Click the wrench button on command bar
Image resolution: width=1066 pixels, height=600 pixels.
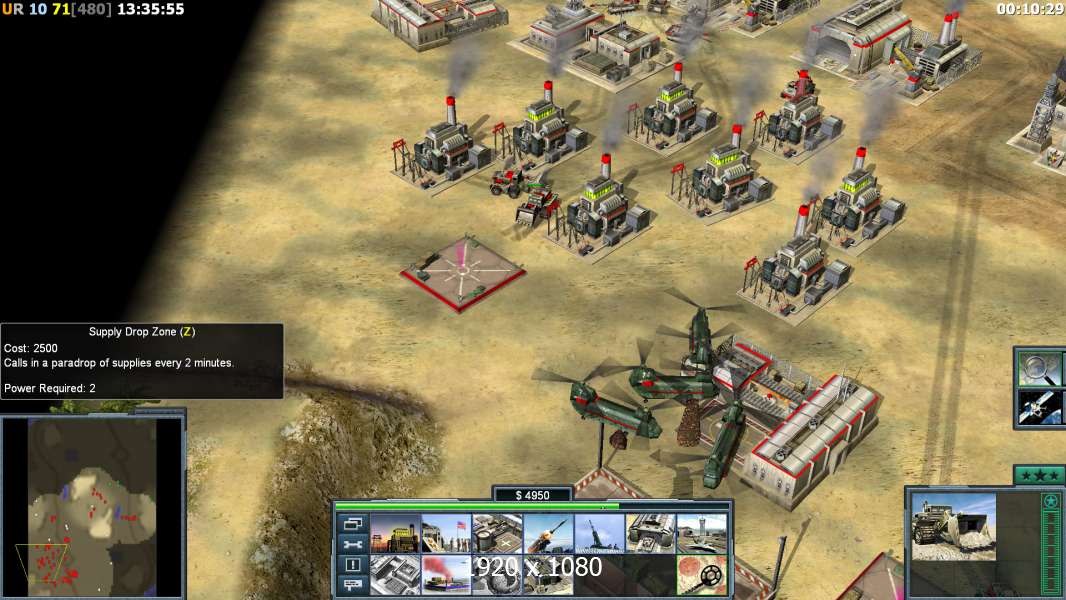tap(352, 545)
